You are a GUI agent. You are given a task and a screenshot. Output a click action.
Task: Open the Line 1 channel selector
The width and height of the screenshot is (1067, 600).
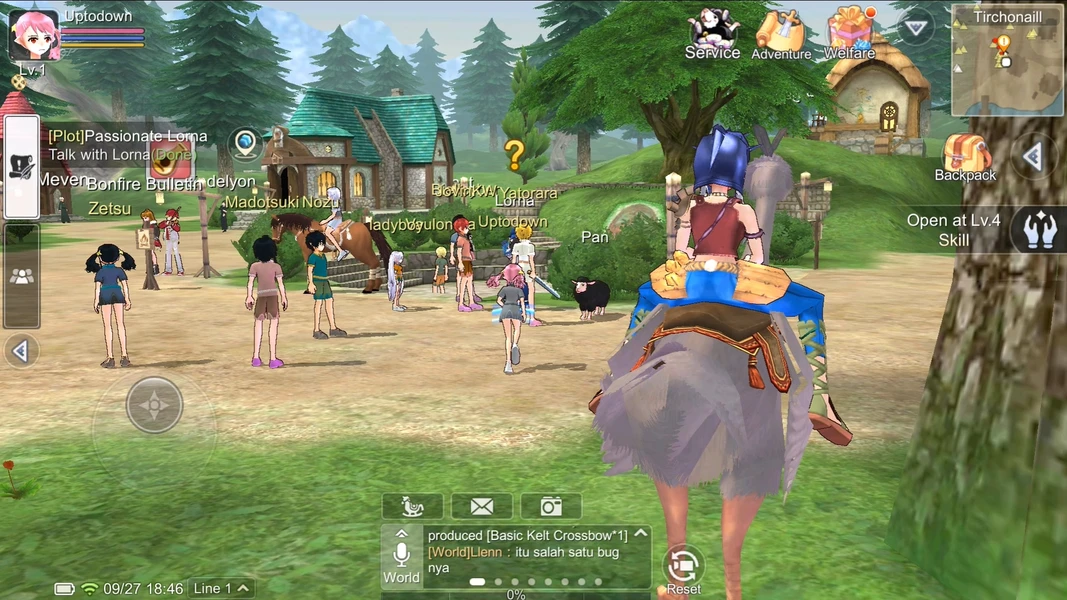tap(222, 588)
